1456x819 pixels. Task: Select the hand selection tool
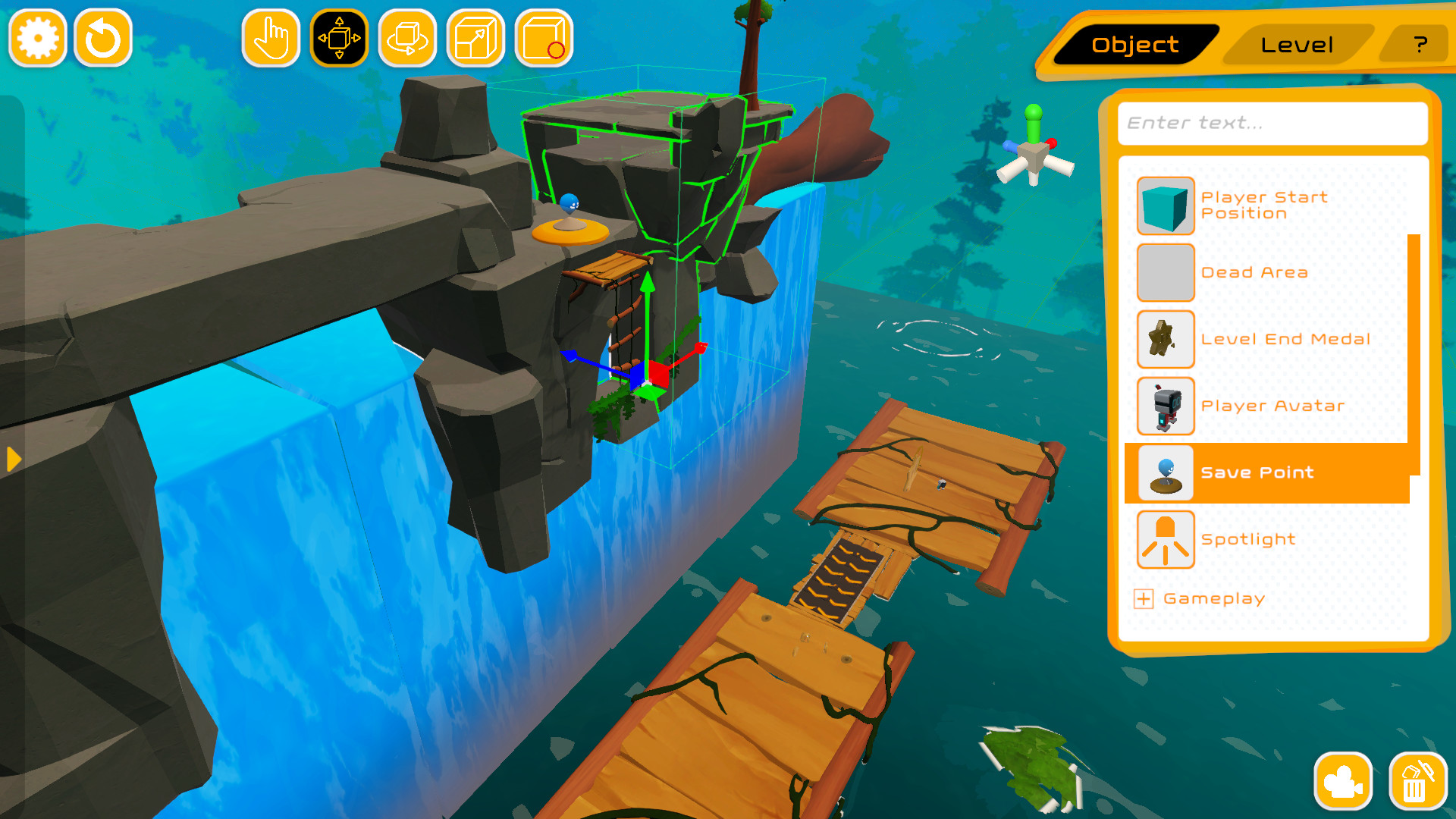coord(271,37)
